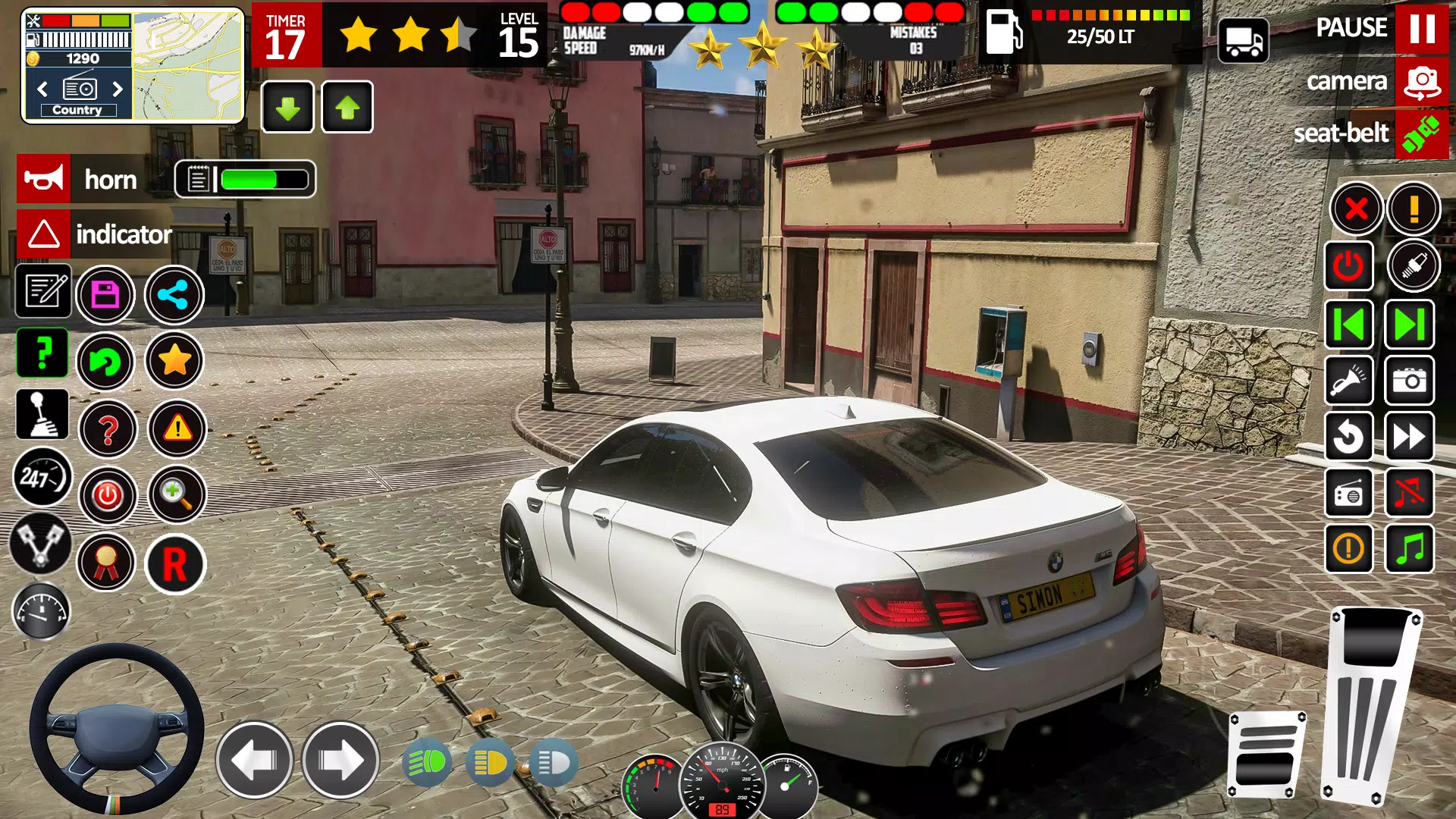Honk the horn button
1456x819 pixels.
[x=44, y=179]
